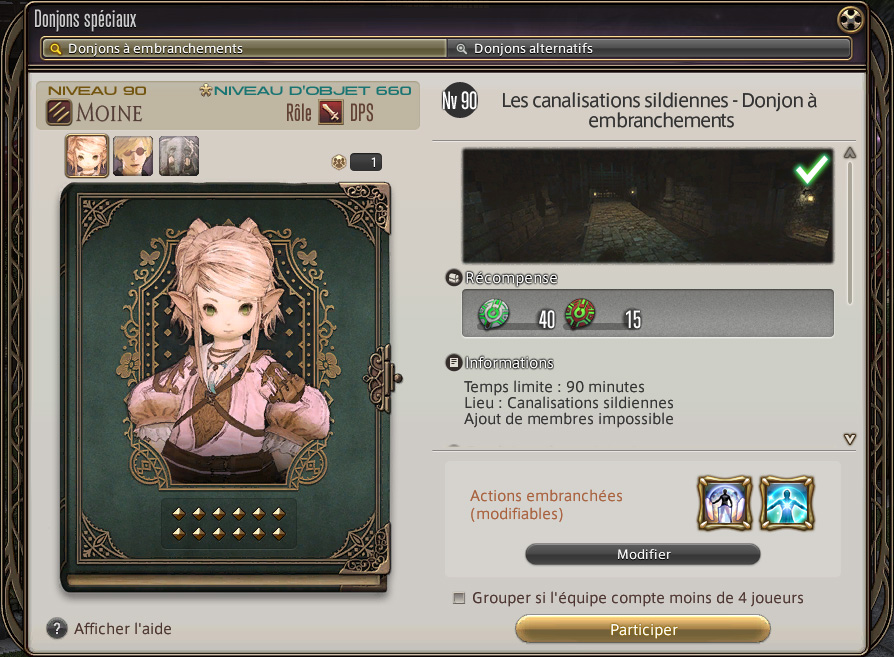894x657 pixels.
Task: Open the Donjons alternatifs tab
Action: click(x=648, y=48)
